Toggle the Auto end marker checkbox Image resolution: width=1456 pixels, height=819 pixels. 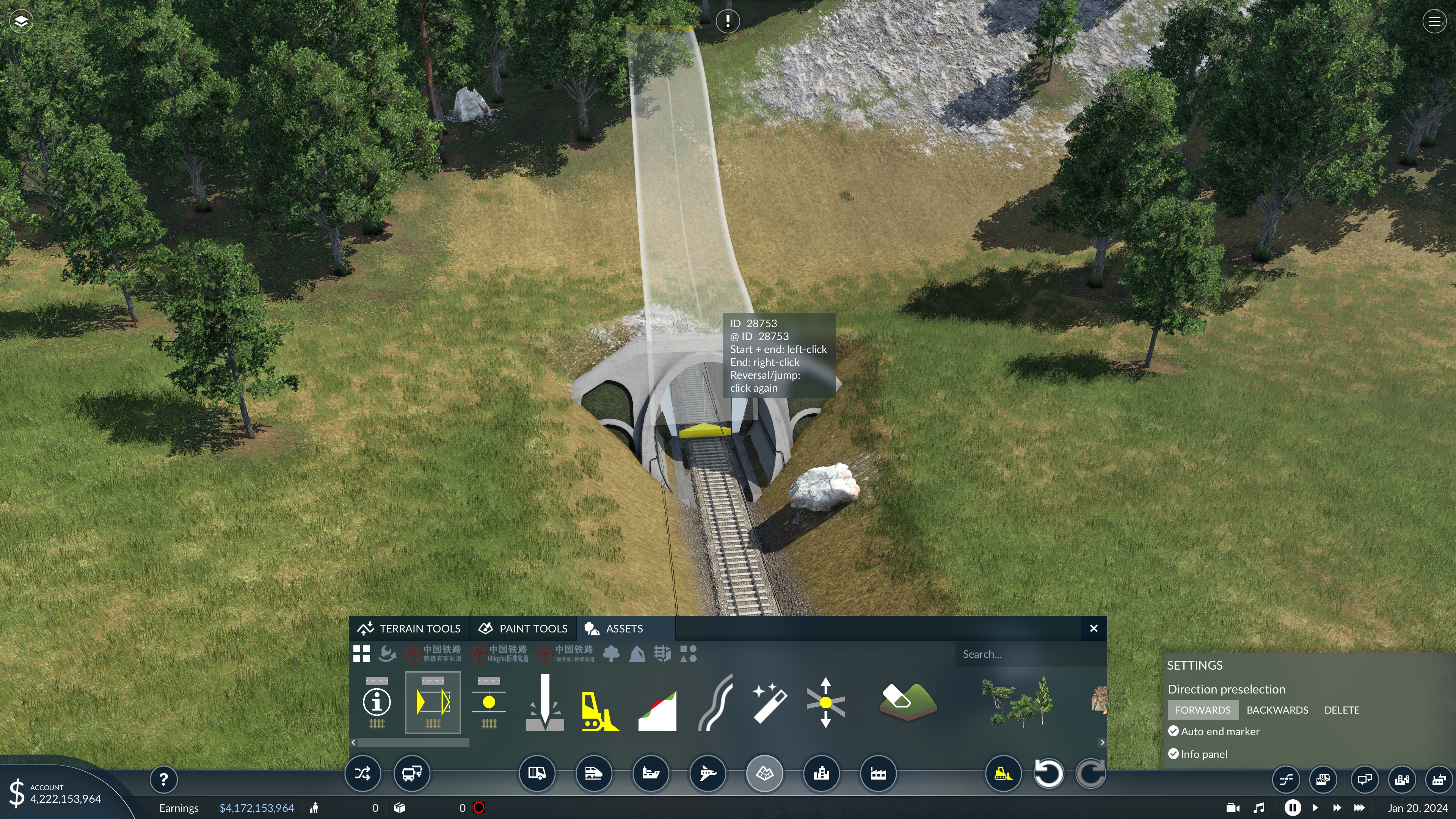(1174, 731)
